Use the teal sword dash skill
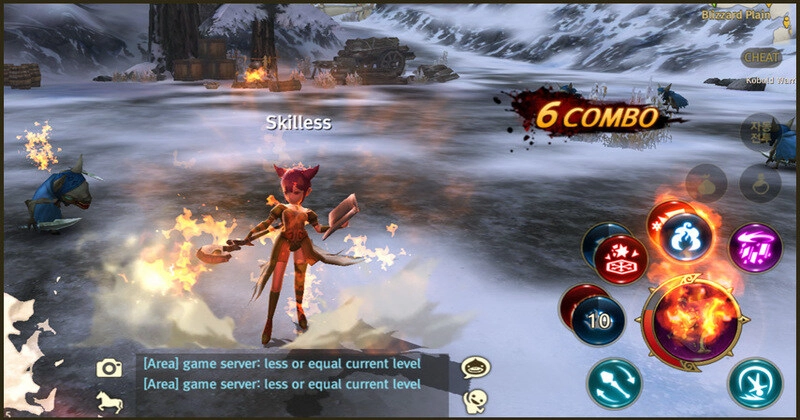The image size is (800, 420). click(614, 383)
